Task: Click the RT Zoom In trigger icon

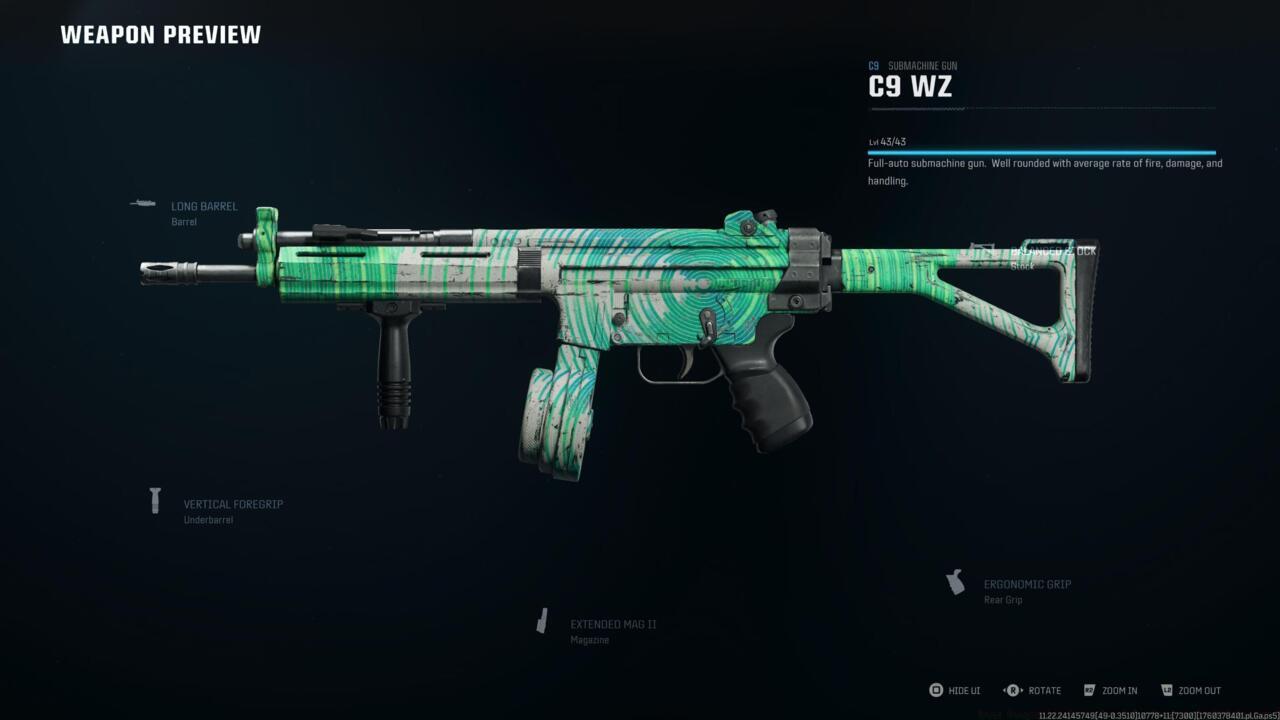Action: pos(1089,690)
